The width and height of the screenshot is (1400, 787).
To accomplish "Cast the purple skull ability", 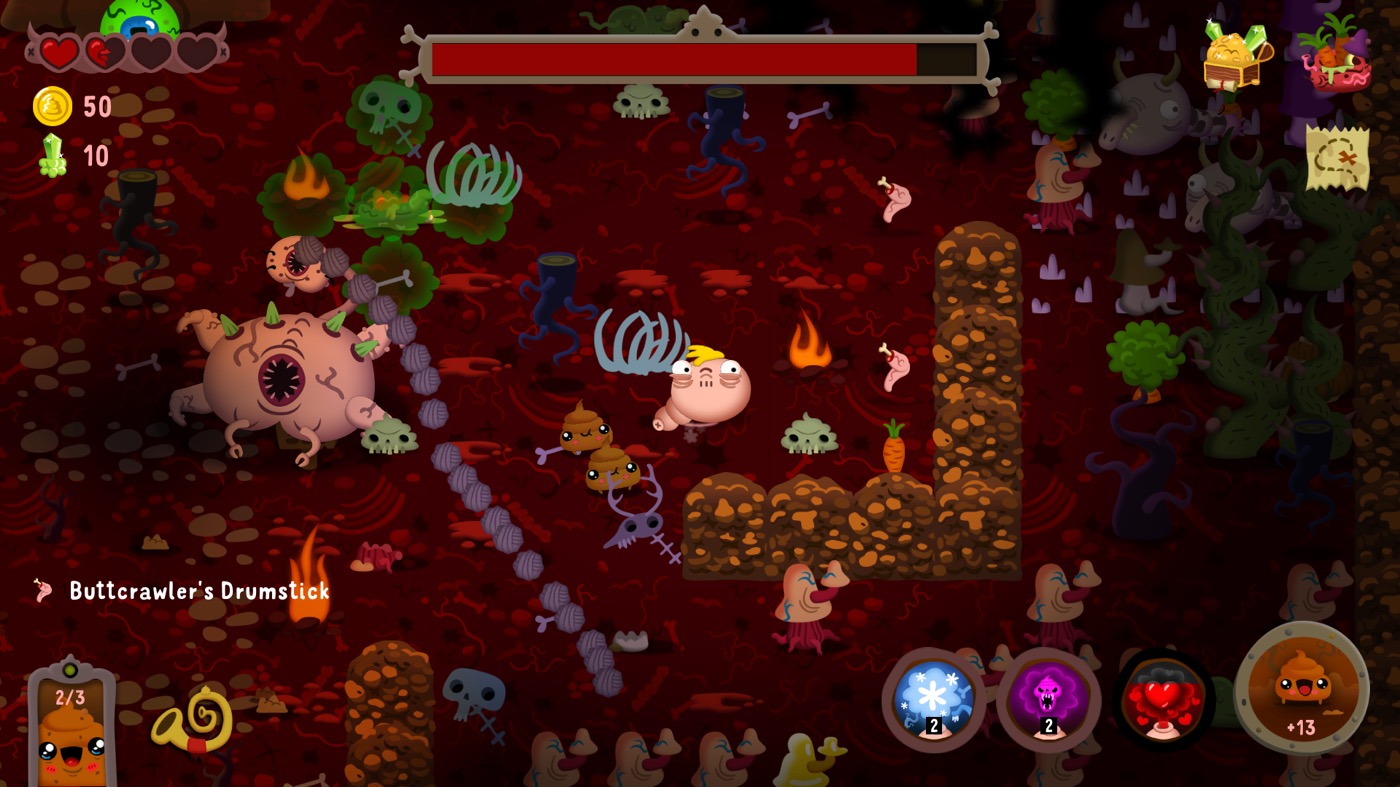I will point(1048,699).
